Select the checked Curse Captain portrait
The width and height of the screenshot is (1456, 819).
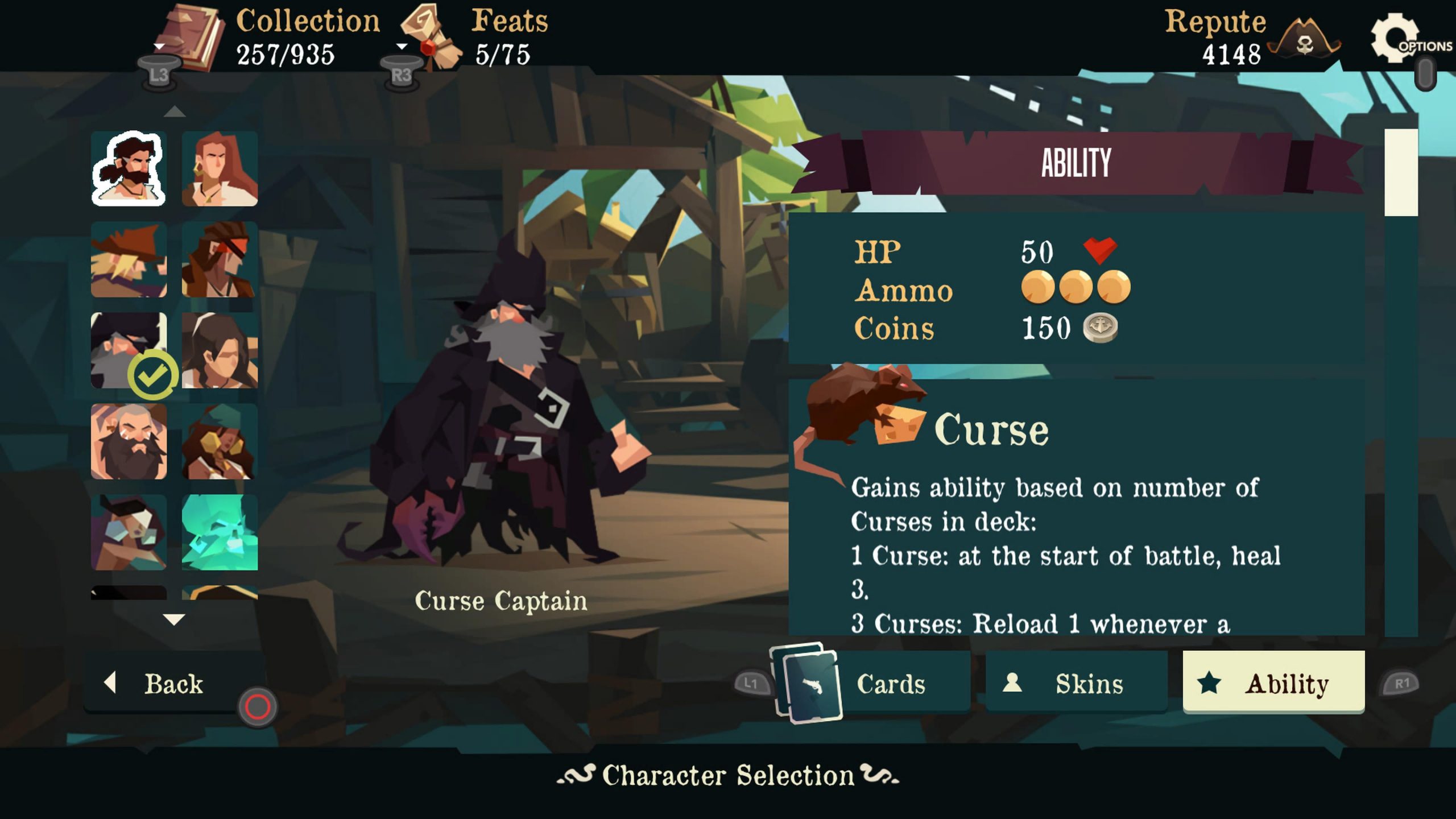(x=129, y=351)
